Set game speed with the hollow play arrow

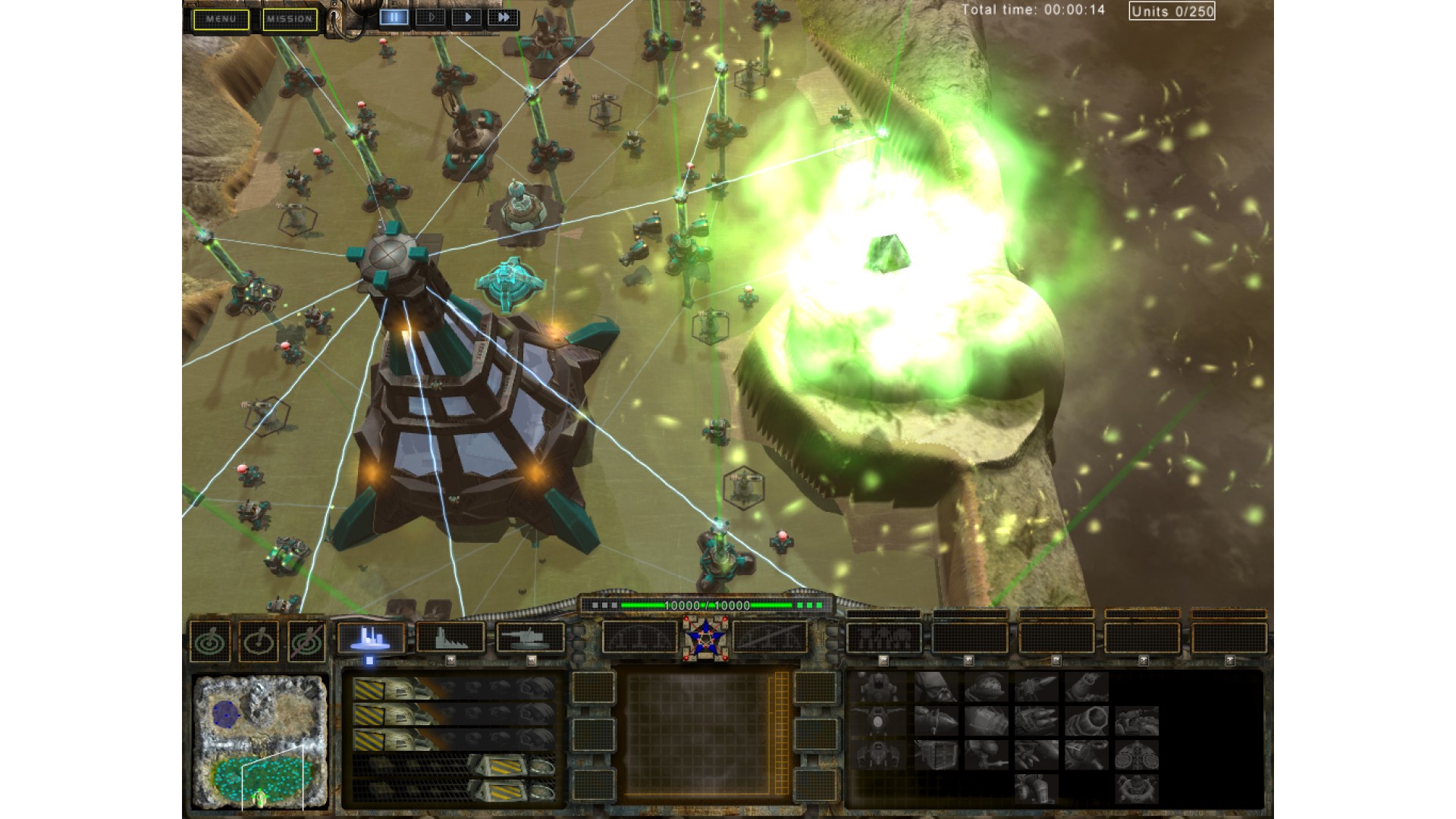pyautogui.click(x=431, y=17)
